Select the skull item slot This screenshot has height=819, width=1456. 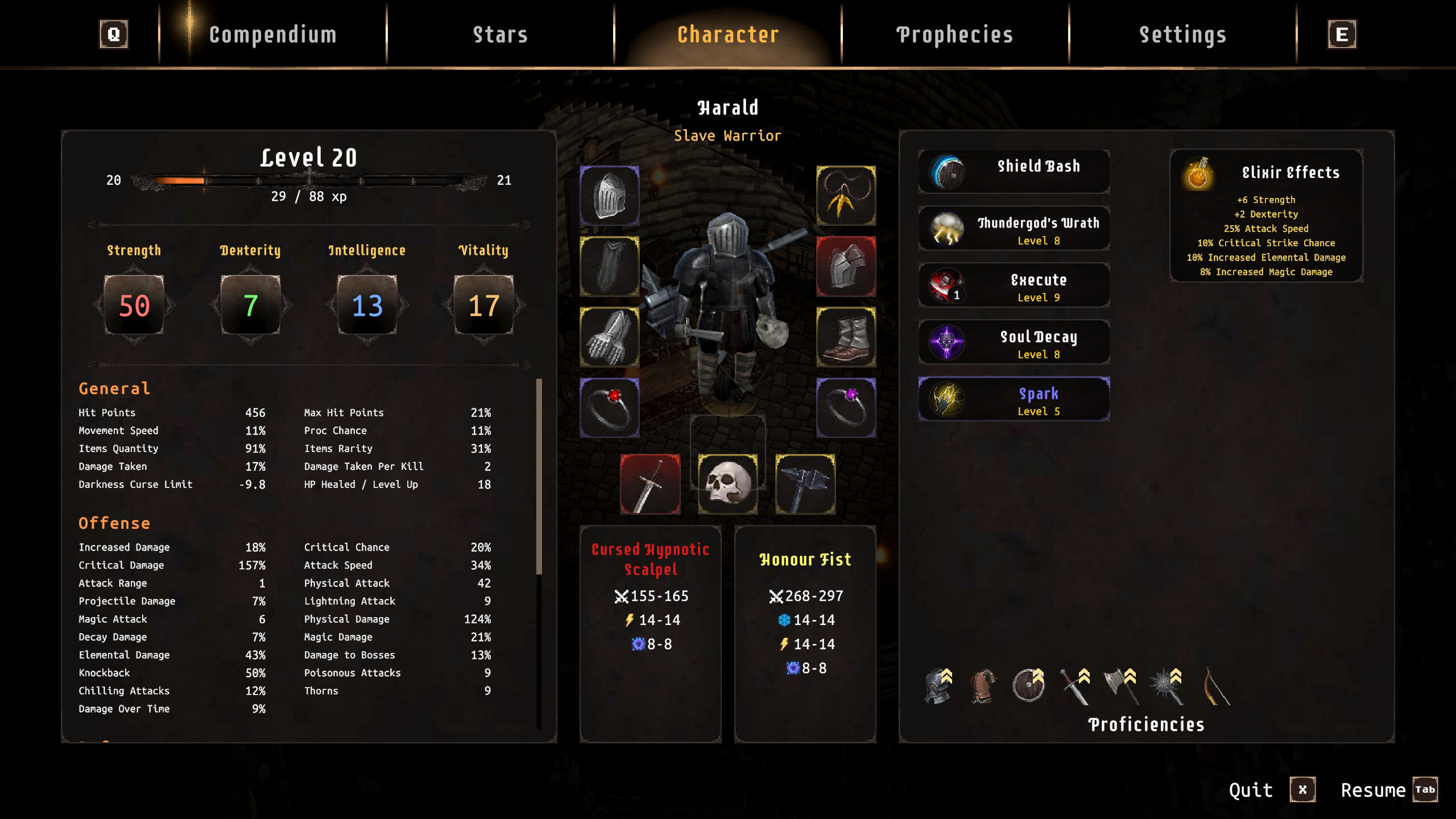click(x=727, y=484)
